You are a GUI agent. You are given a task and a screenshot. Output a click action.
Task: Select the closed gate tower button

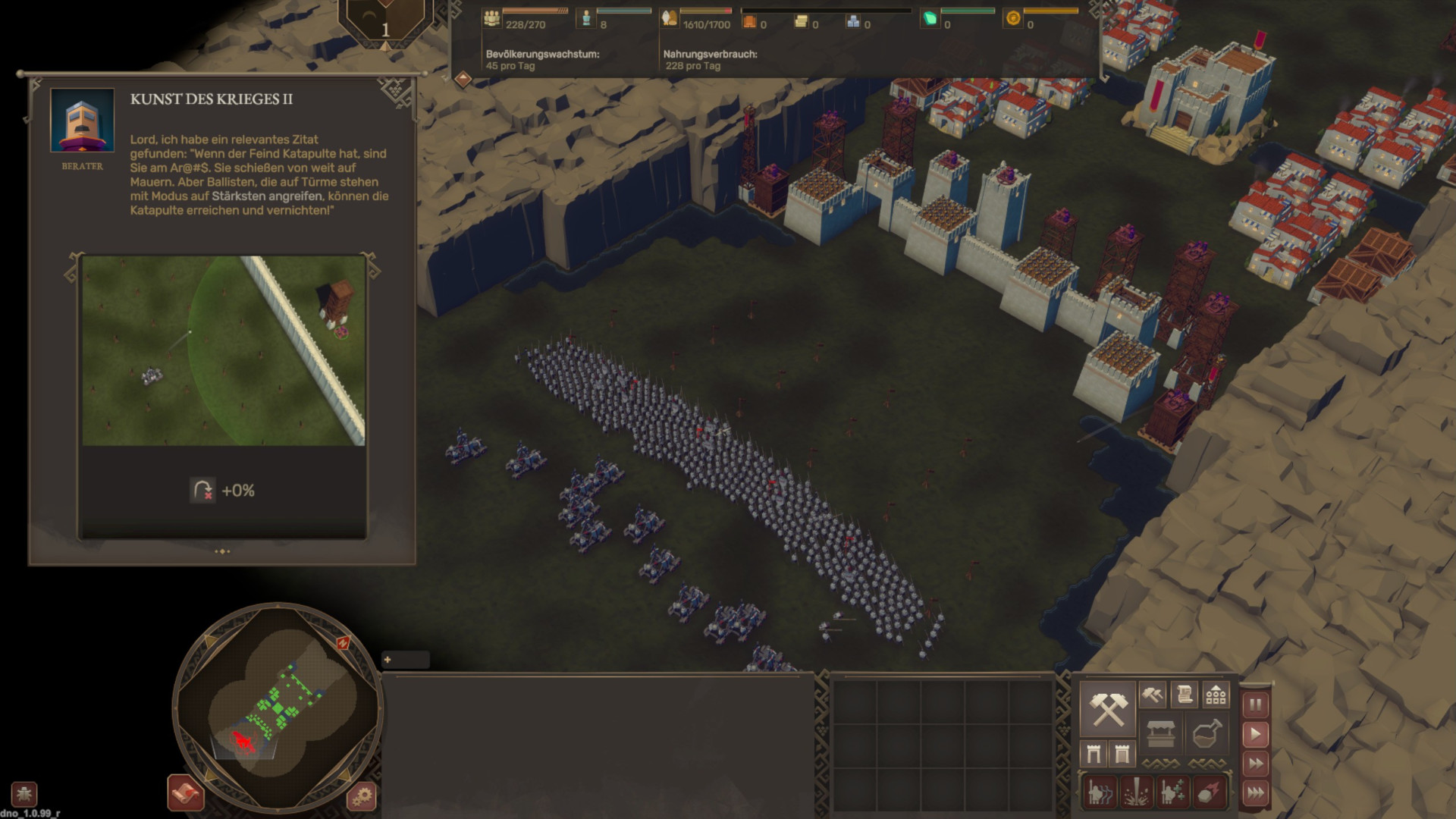1122,754
